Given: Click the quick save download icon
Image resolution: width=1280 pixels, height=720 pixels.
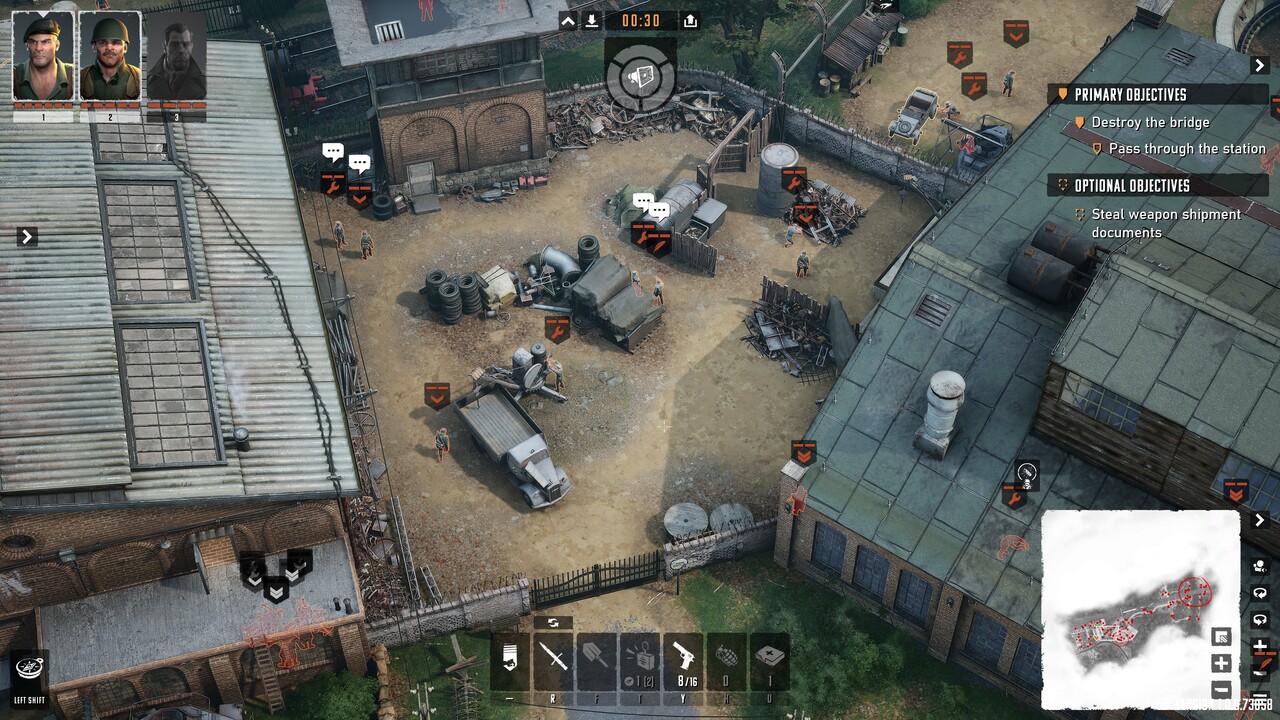Looking at the screenshot, I should pyautogui.click(x=592, y=21).
